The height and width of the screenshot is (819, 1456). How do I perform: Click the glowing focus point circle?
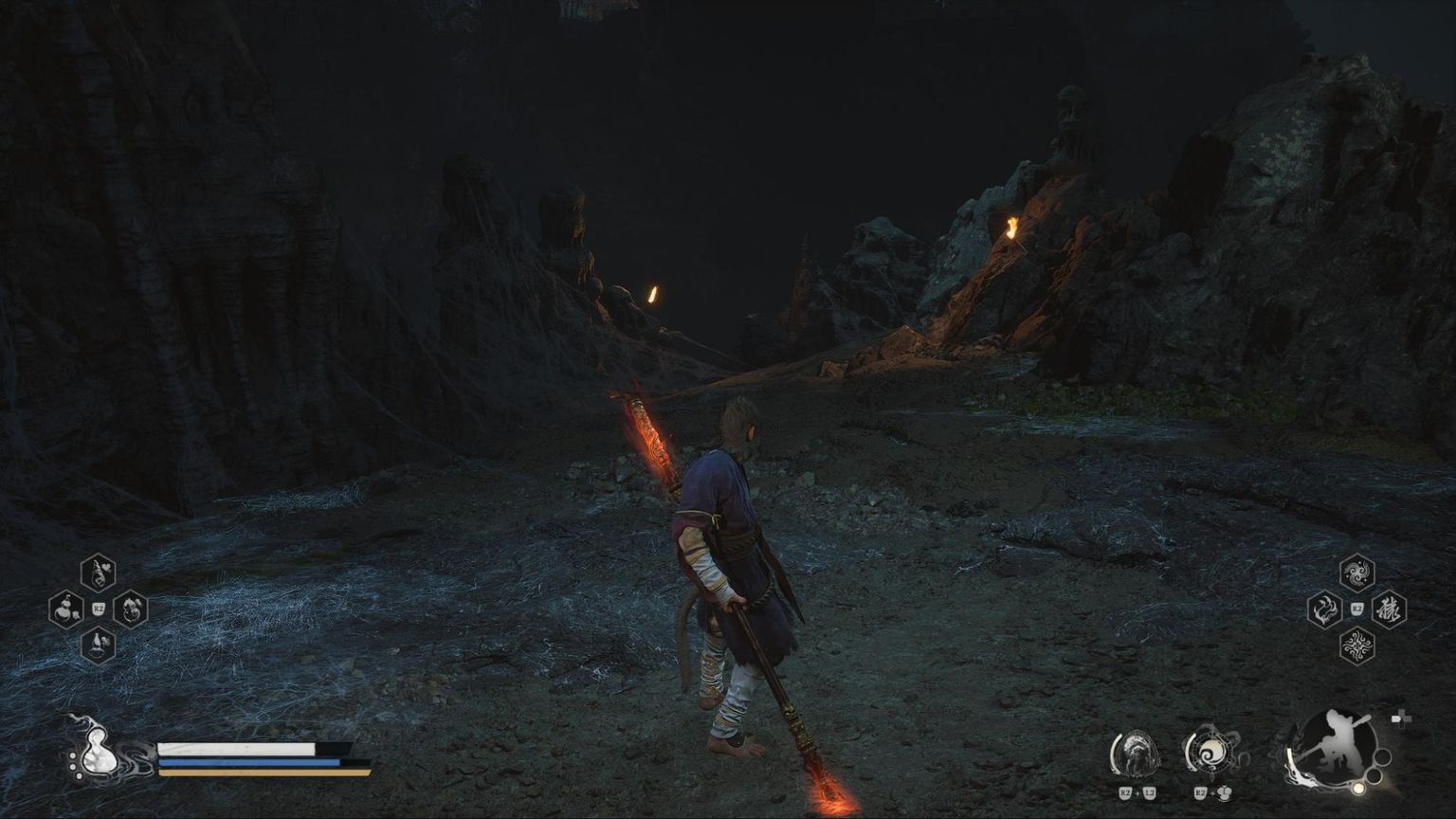click(1358, 789)
